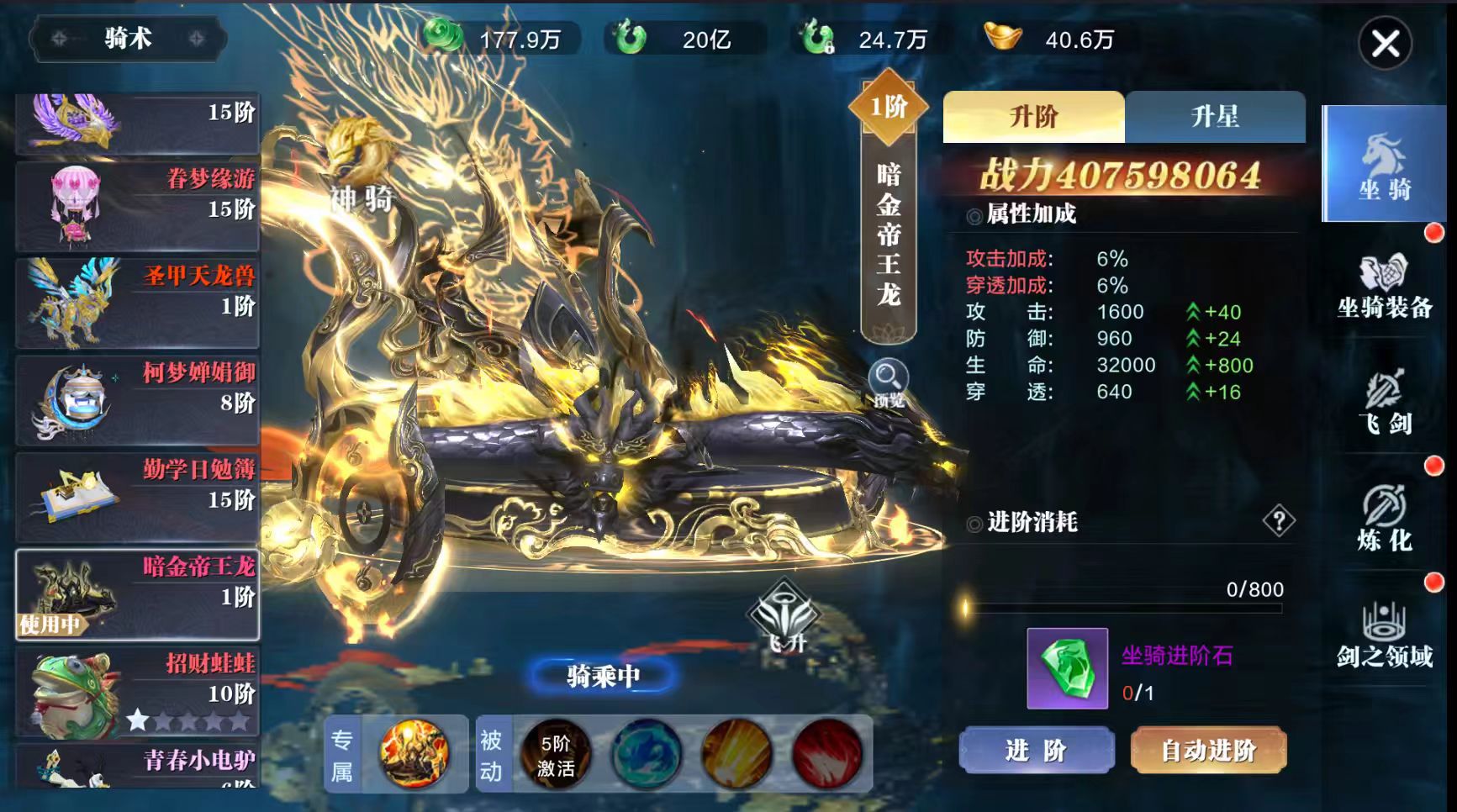Select the 坐骑 side tab
This screenshot has width=1457, height=812.
[x=1384, y=164]
